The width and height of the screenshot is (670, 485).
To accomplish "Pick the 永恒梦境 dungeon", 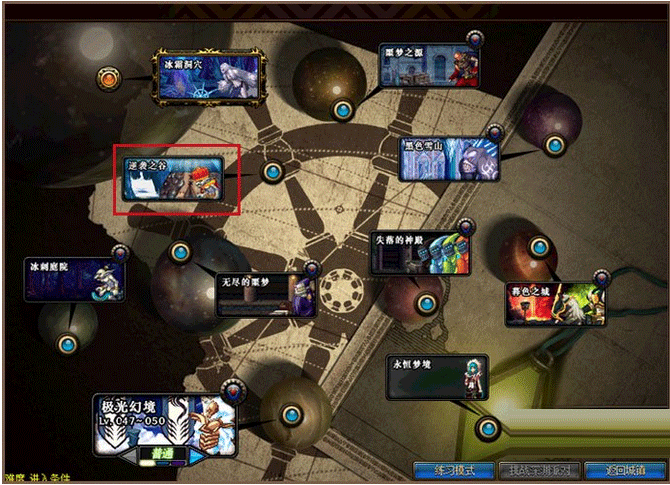I will [x=437, y=376].
